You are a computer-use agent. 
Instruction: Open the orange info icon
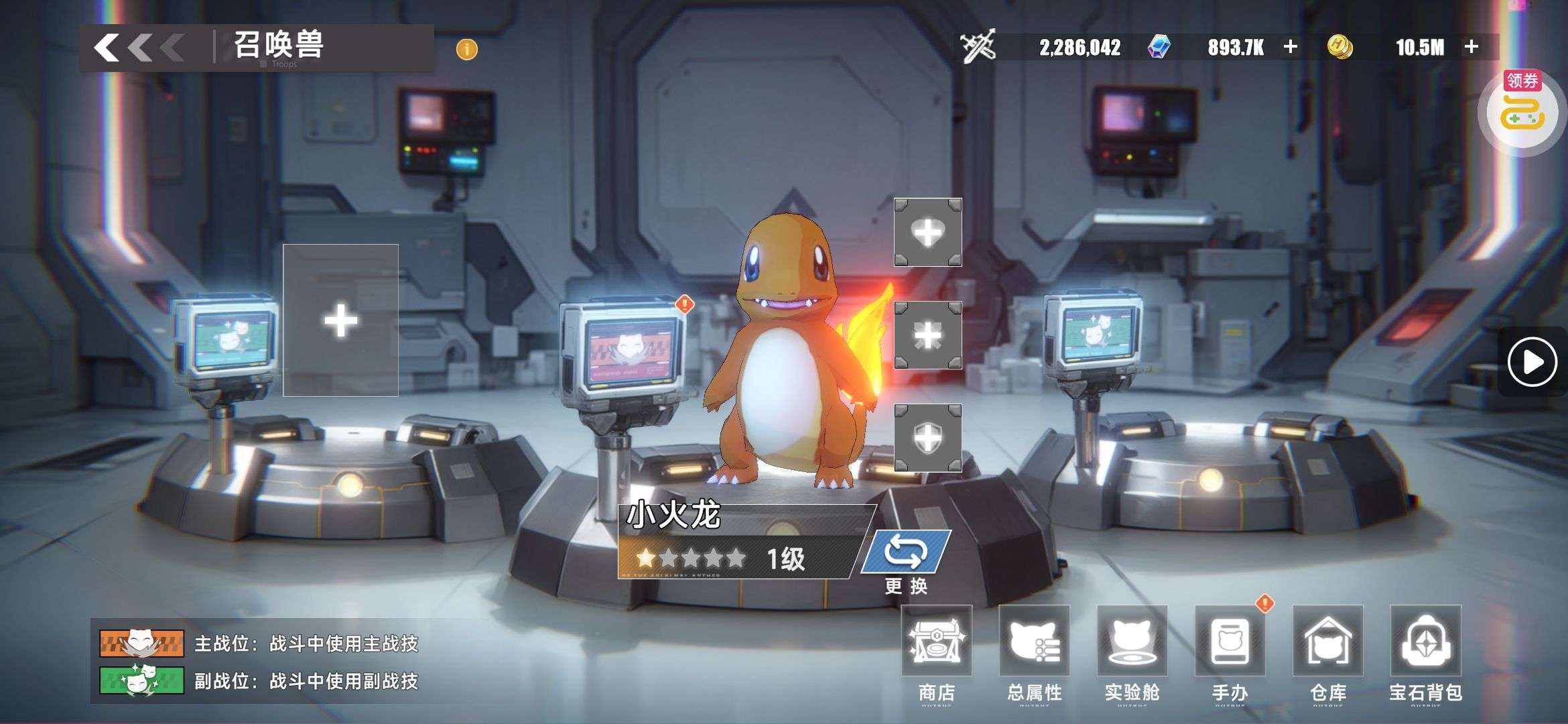466,49
